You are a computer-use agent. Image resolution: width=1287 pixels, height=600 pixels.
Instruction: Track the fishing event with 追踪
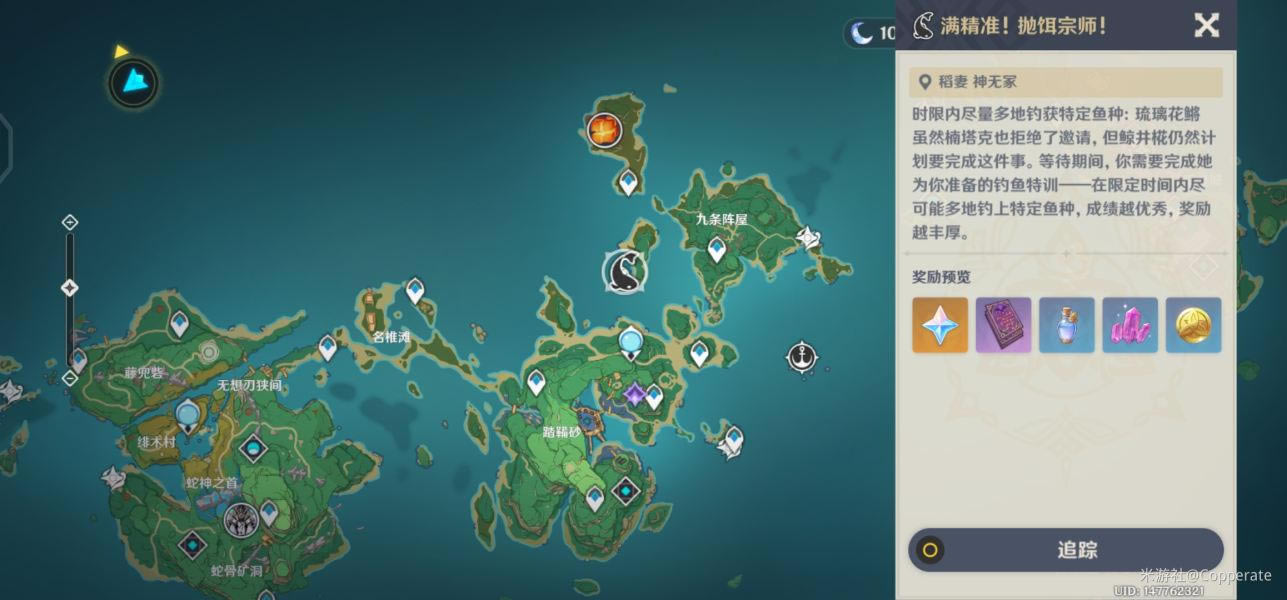(1065, 550)
